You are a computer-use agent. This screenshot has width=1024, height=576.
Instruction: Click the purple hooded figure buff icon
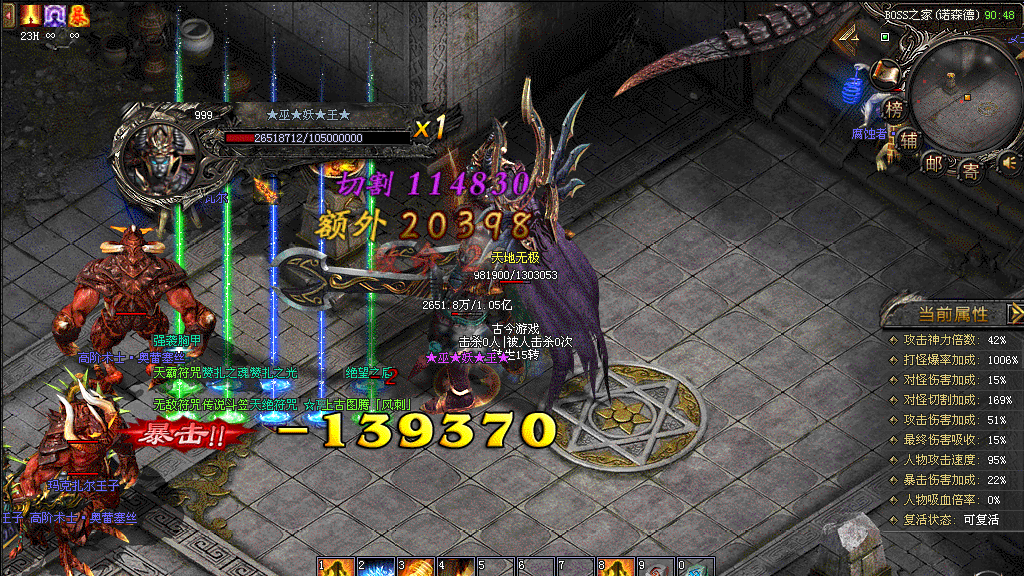pyautogui.click(x=53, y=15)
